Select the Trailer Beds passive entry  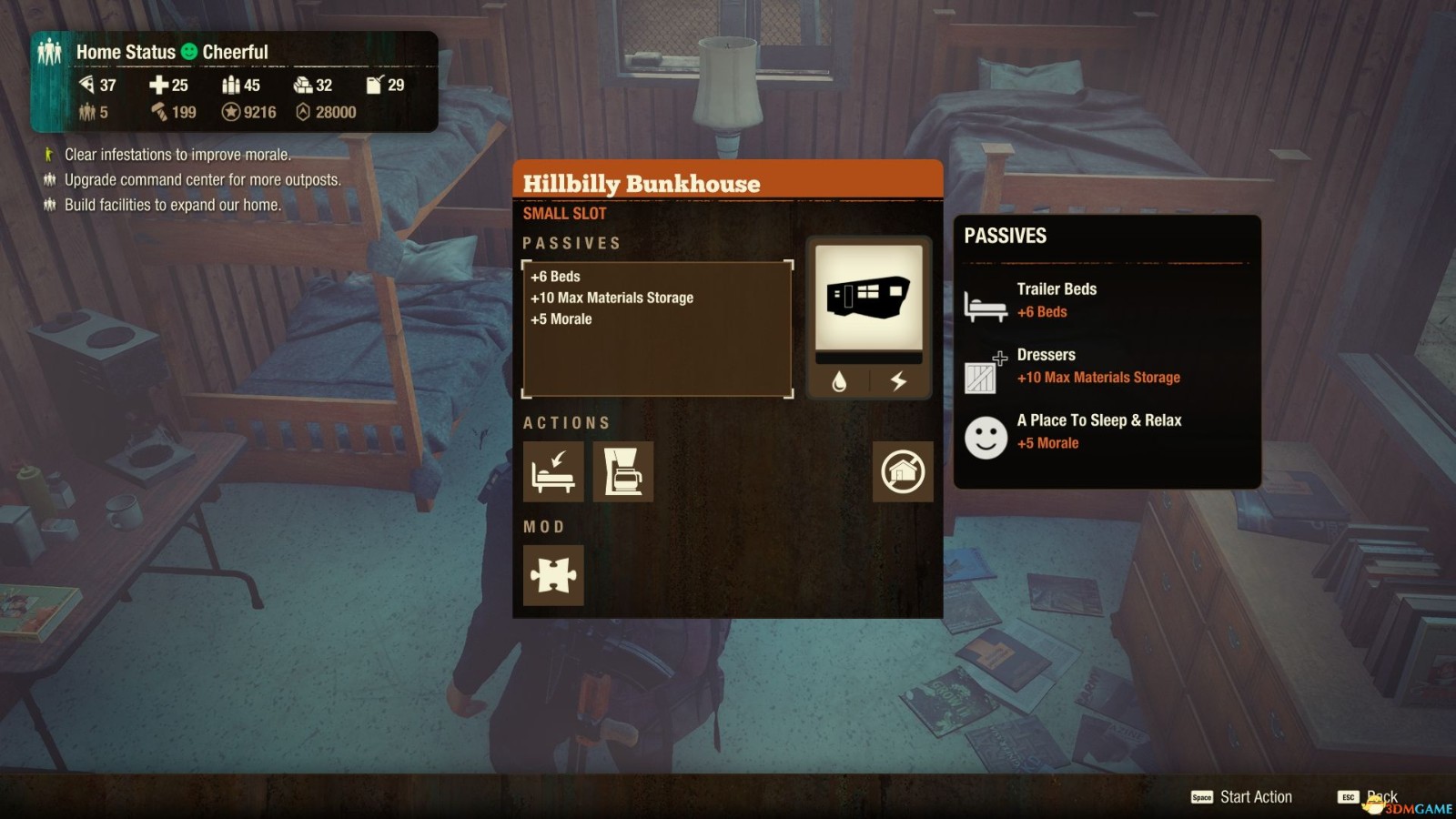(x=1056, y=300)
